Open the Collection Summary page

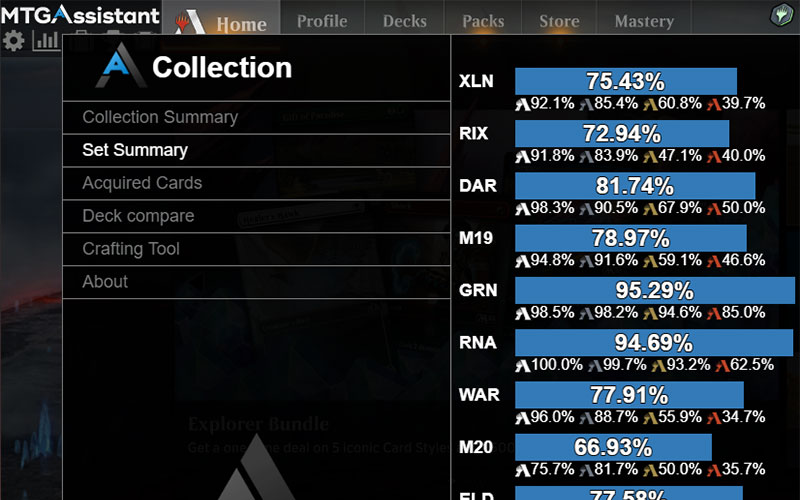click(x=160, y=117)
